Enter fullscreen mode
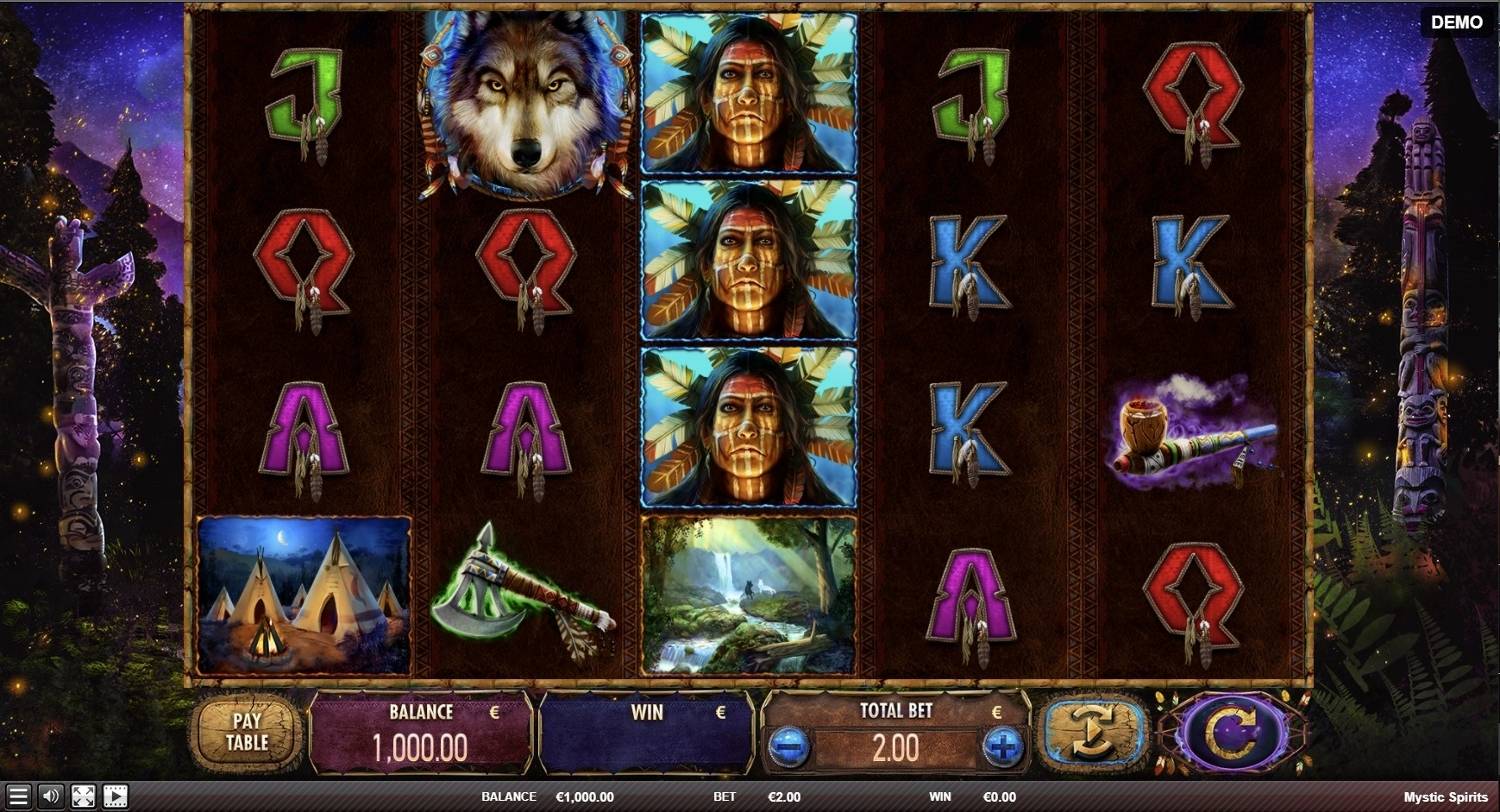 pyautogui.click(x=83, y=797)
